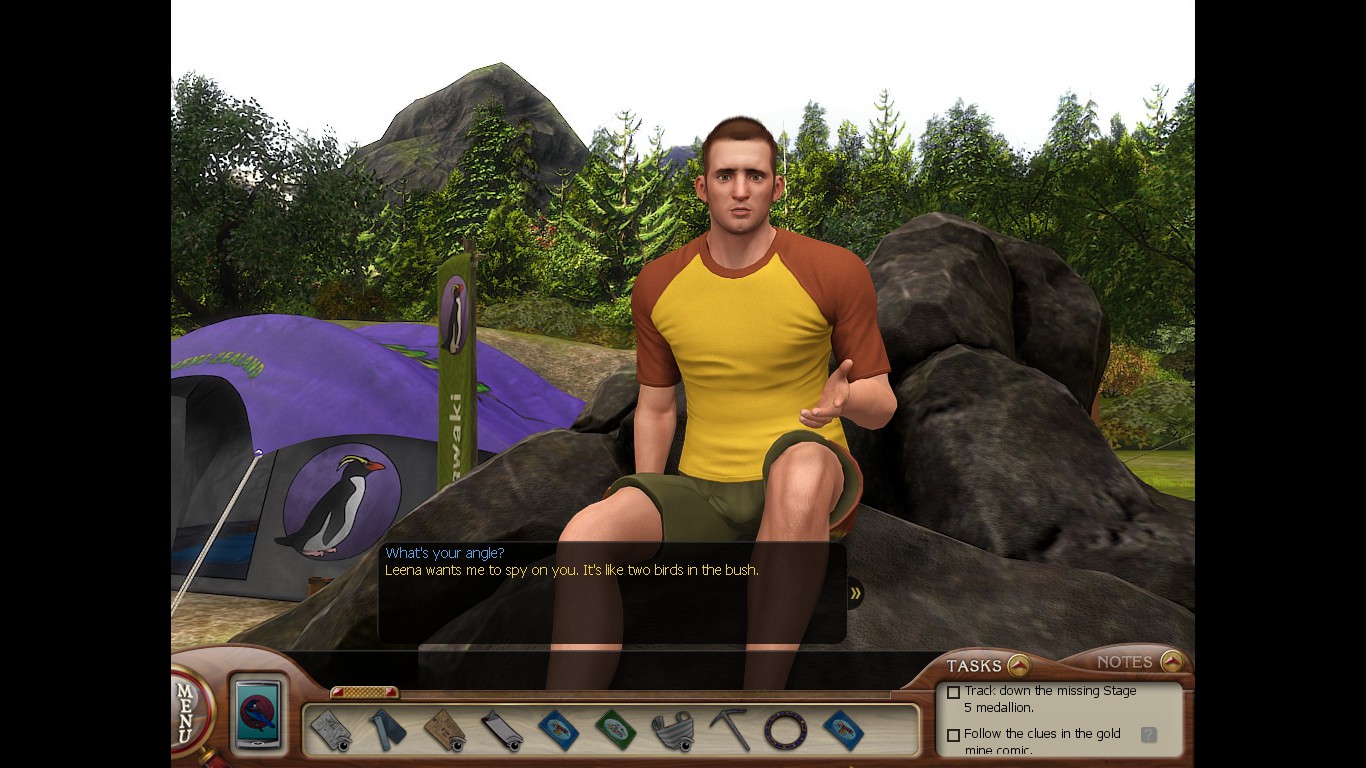Open the phone with bird logo

(x=259, y=713)
